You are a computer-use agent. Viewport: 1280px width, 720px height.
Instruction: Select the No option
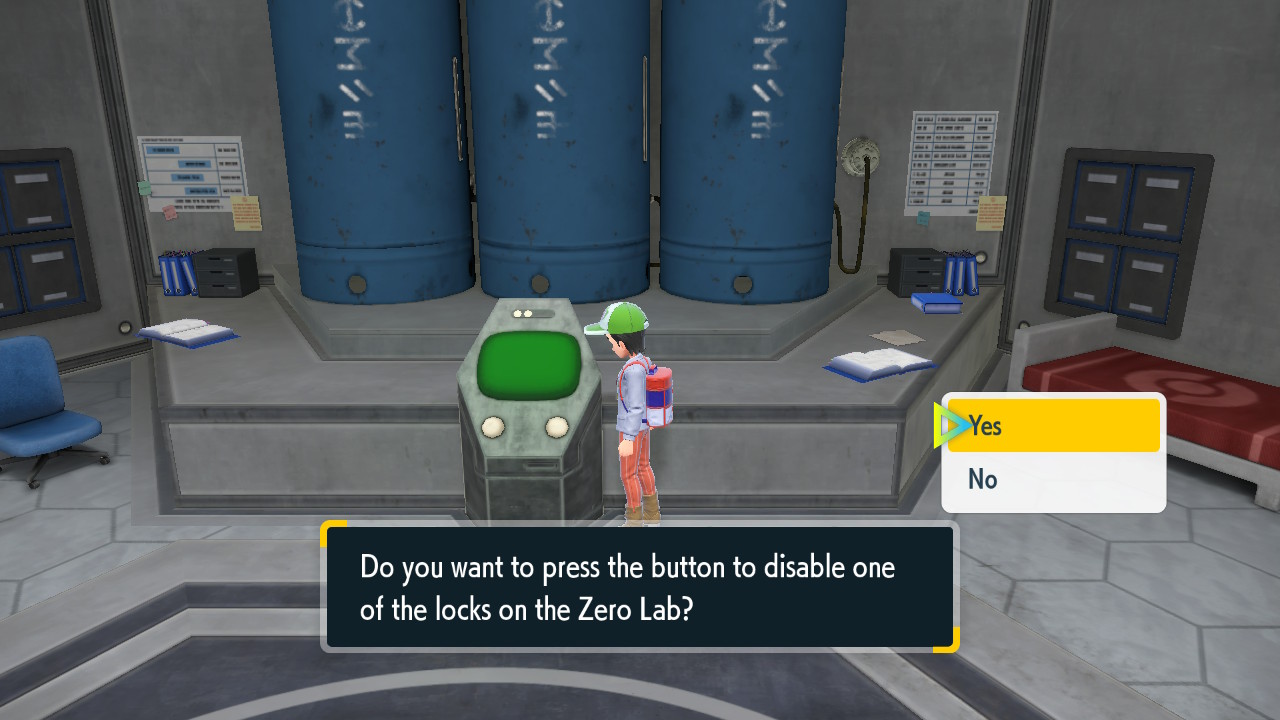[1053, 480]
